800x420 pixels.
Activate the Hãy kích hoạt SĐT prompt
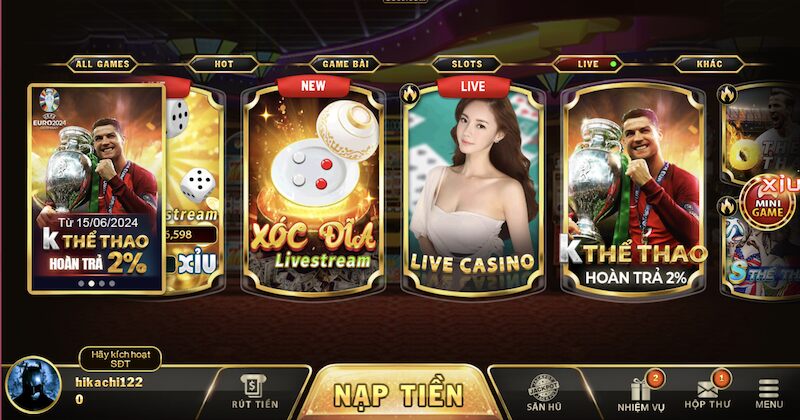(119, 359)
